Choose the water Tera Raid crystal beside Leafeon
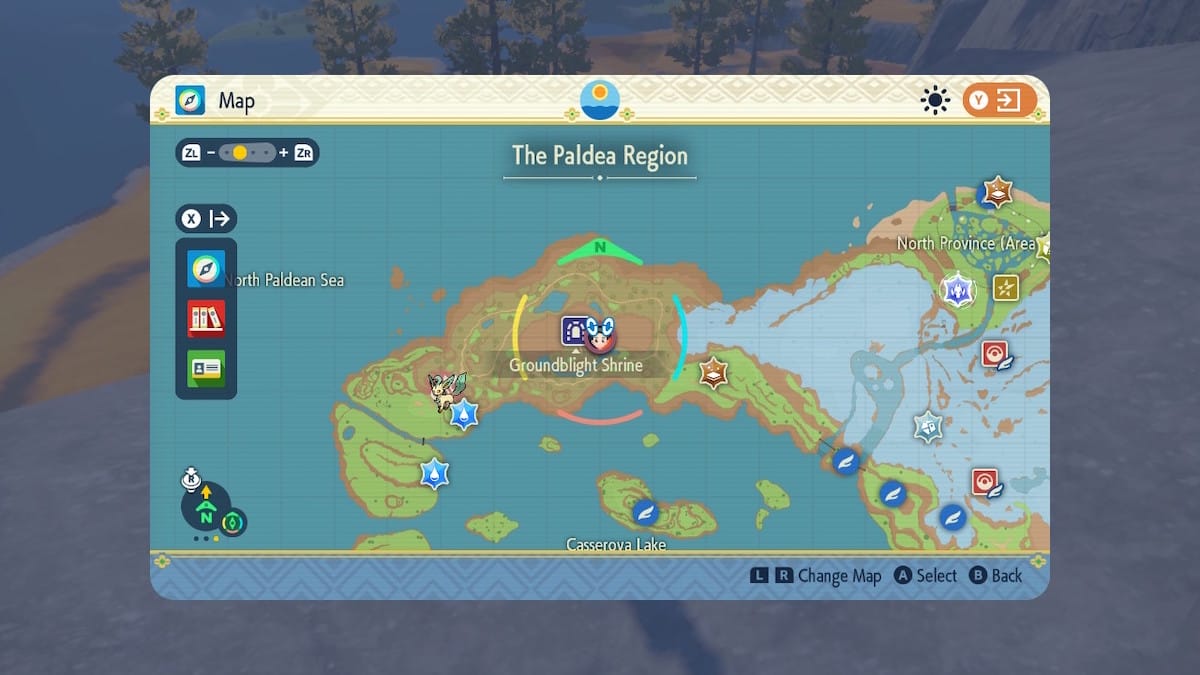The width and height of the screenshot is (1200, 675). tap(464, 413)
